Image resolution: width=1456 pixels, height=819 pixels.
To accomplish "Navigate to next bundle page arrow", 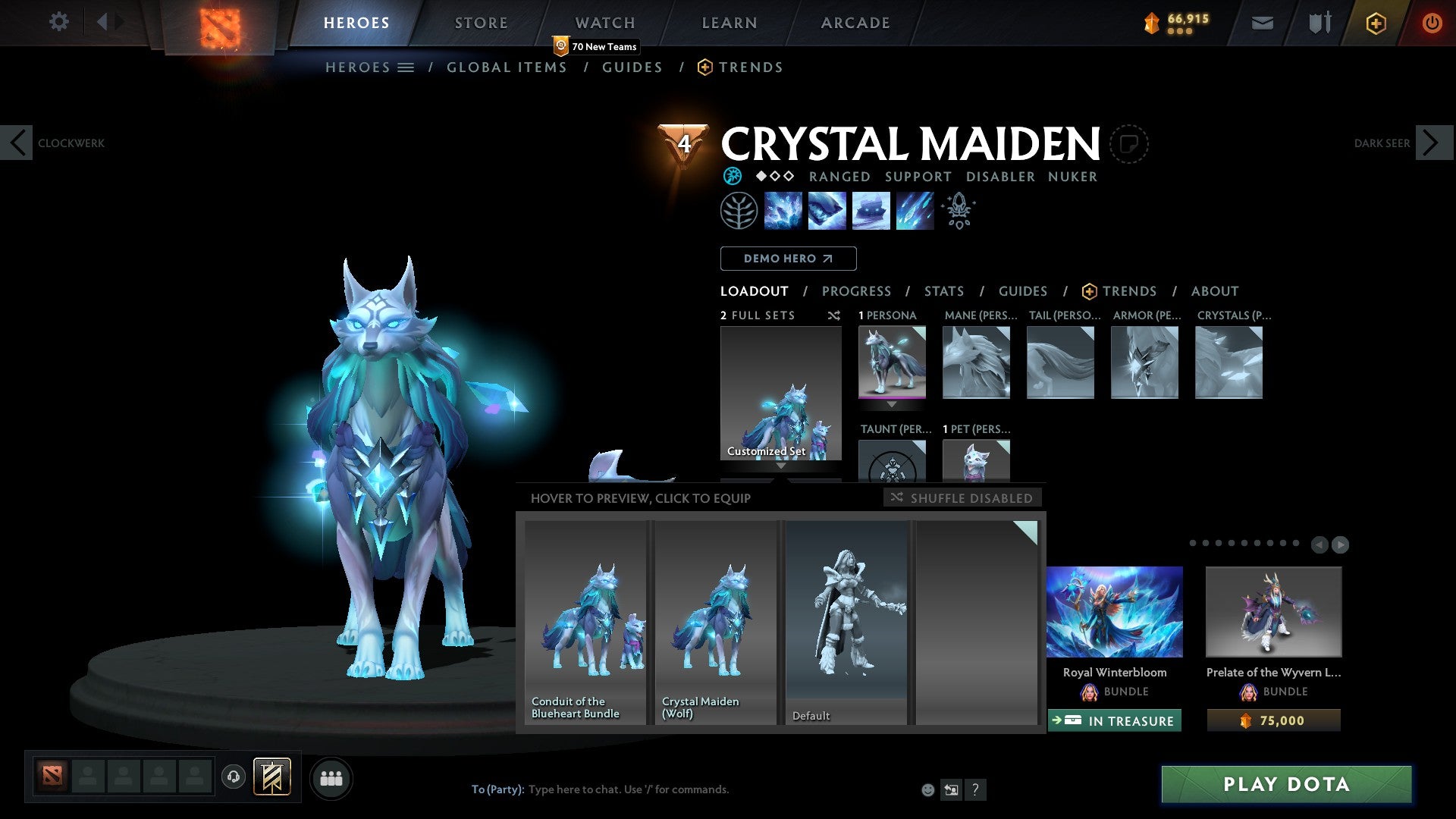I will 1339,544.
